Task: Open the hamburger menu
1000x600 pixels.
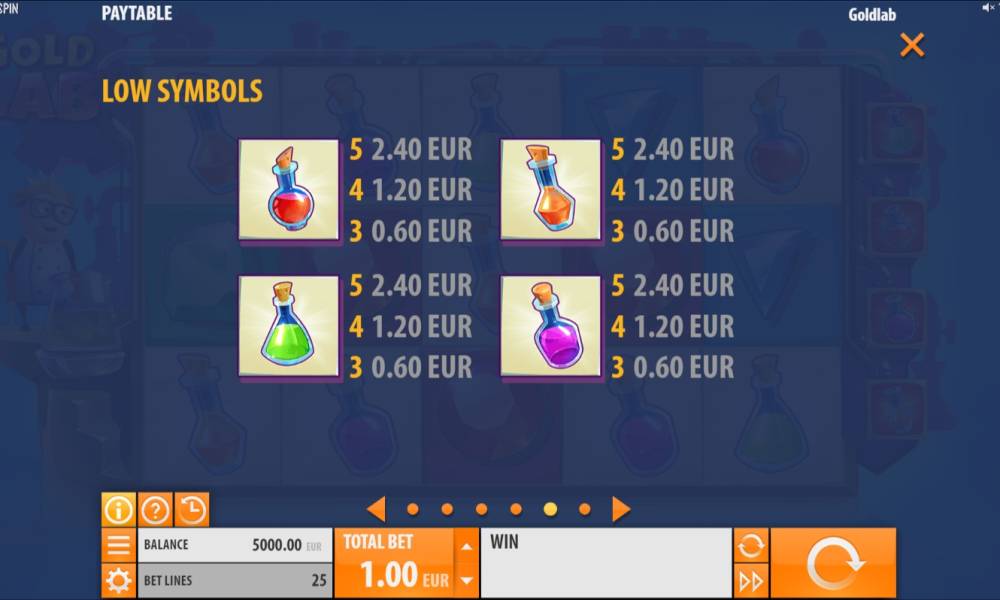Action: pyautogui.click(x=118, y=546)
